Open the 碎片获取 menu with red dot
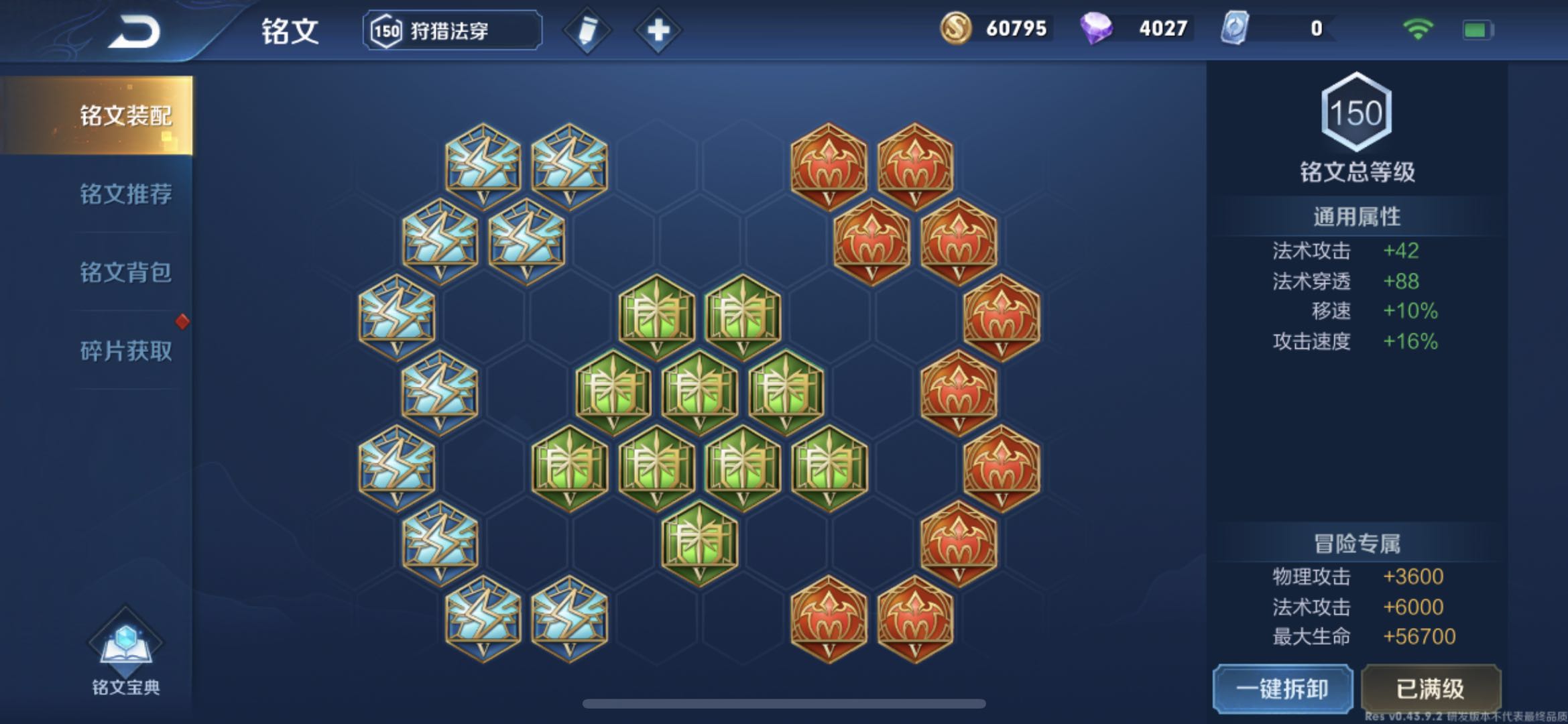Screen dimensions: 1568x724 point(125,350)
